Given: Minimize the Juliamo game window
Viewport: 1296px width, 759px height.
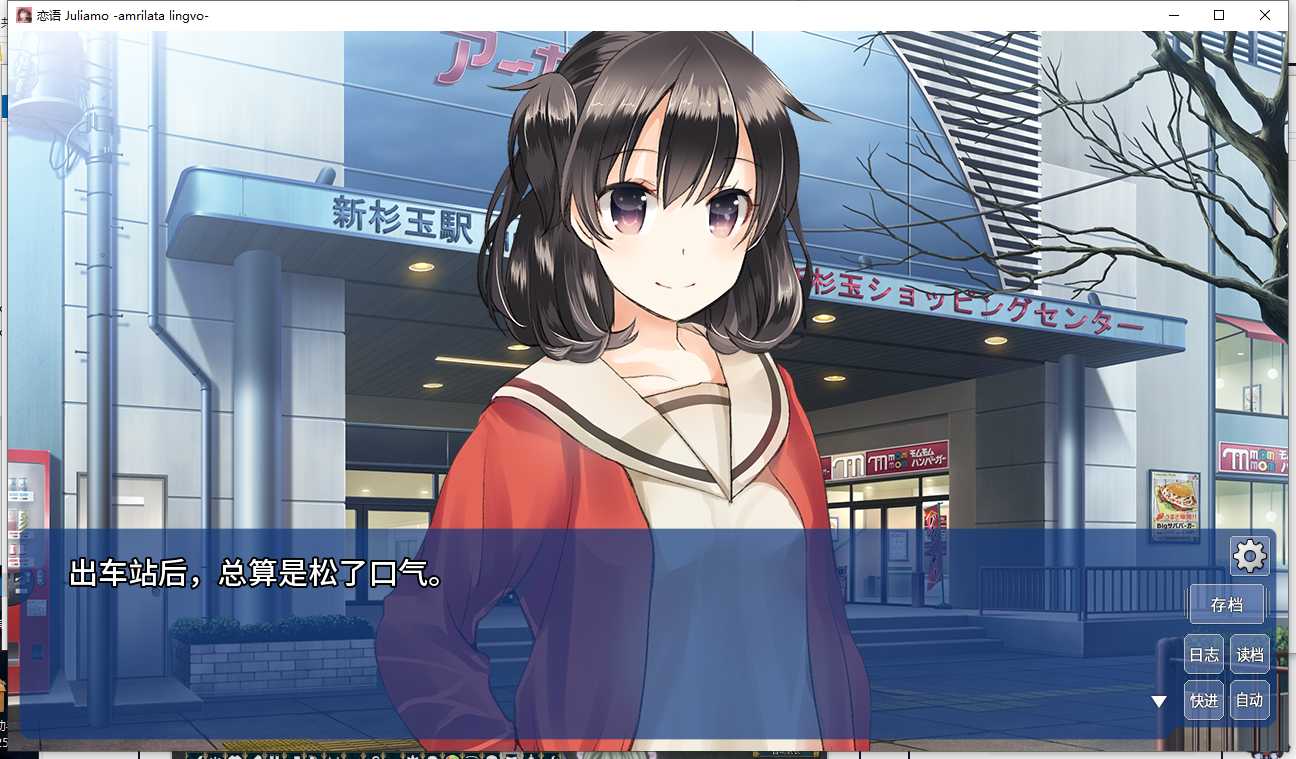Looking at the screenshot, I should pos(1172,15).
